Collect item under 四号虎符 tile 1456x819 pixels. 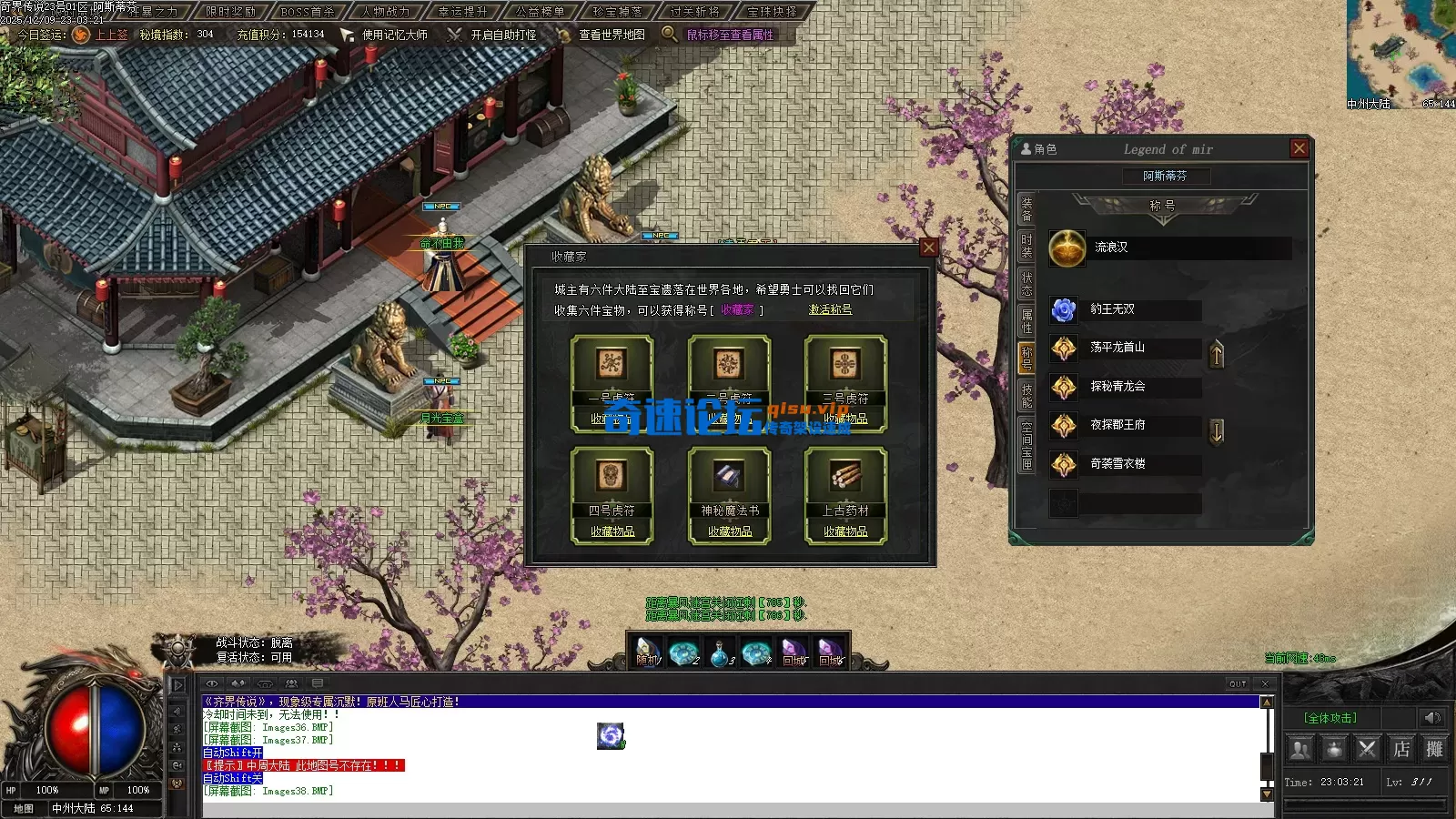[612, 531]
